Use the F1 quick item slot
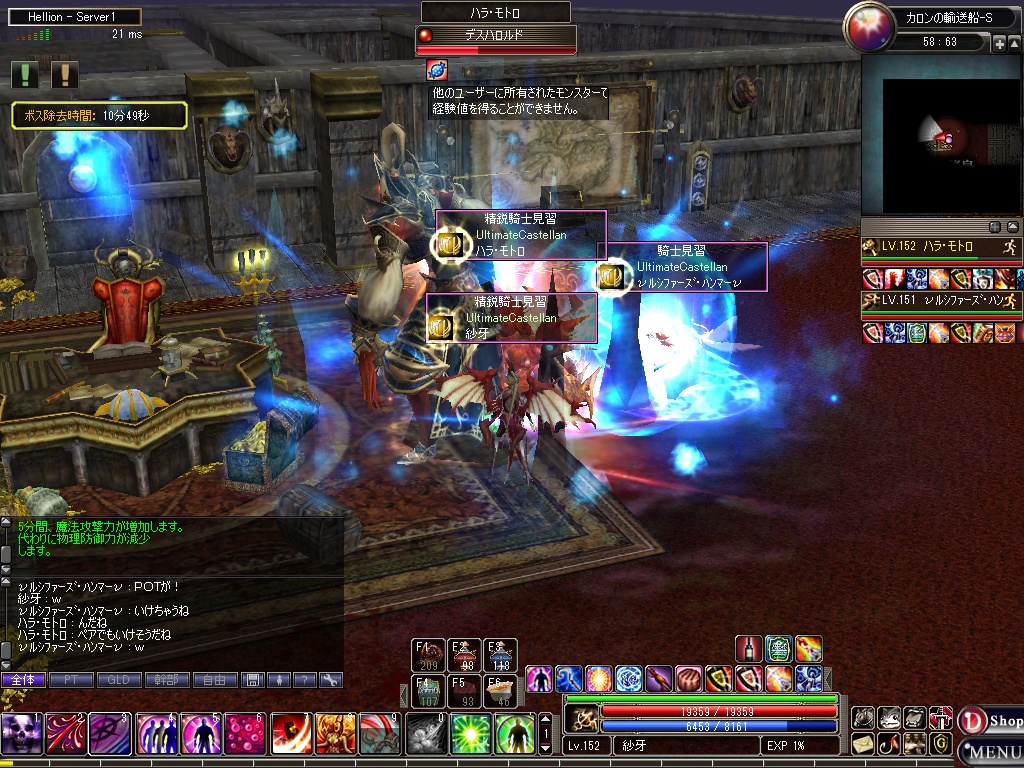Viewport: 1024px width, 768px height. (429, 655)
